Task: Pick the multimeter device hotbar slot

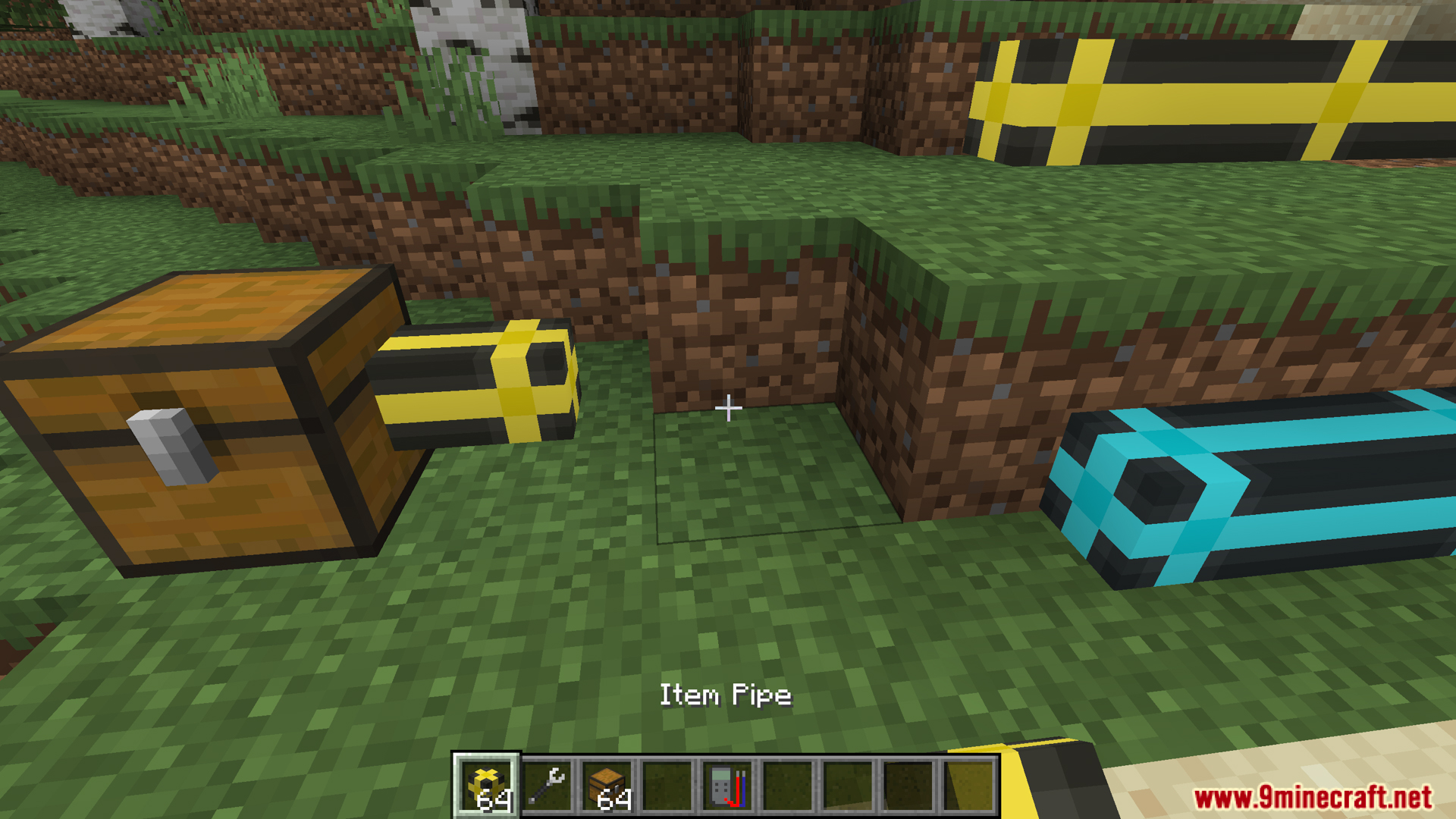Action: (x=728, y=786)
